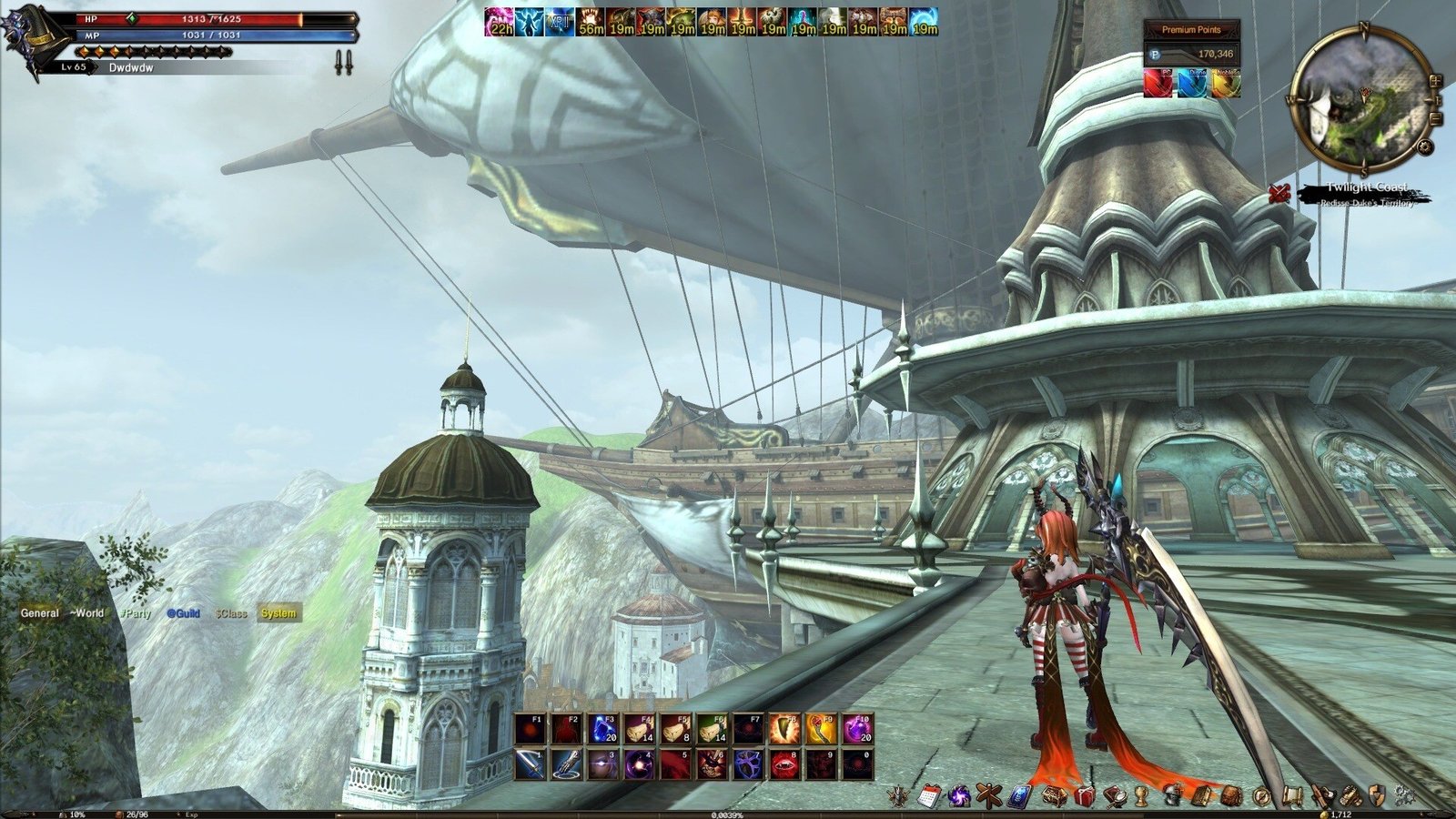Select the Guild chat tab
Viewport: 1456px width, 819px height.
coord(183,613)
